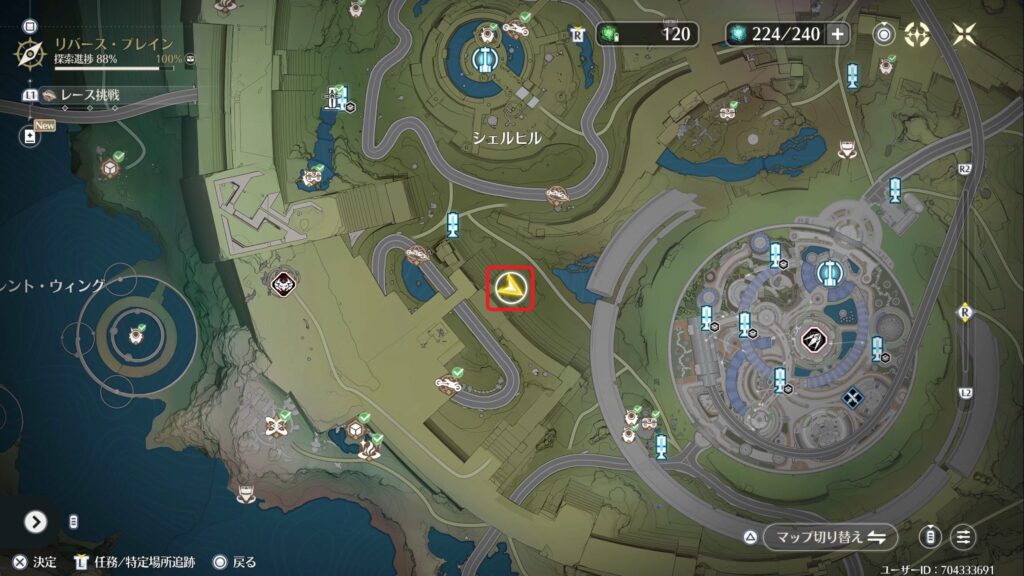
Task: Open the card icon tagged New
Action: [29, 135]
